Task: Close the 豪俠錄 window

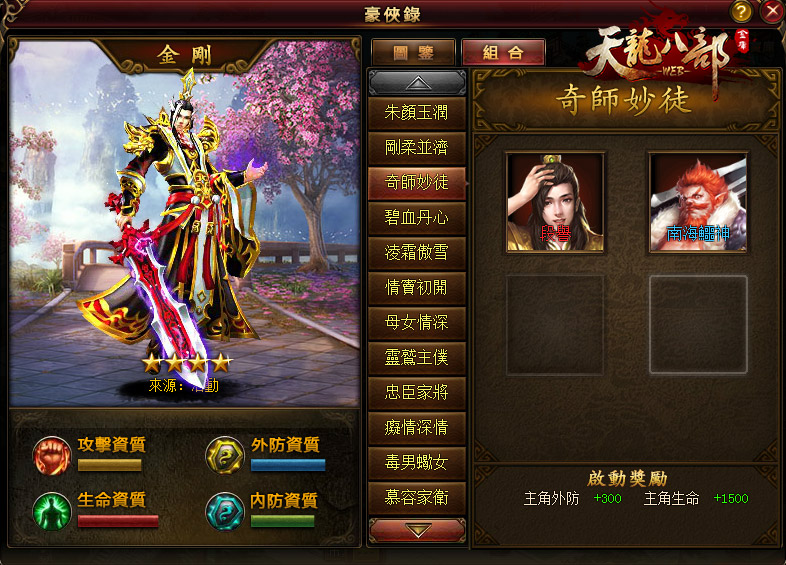Action: click(771, 12)
